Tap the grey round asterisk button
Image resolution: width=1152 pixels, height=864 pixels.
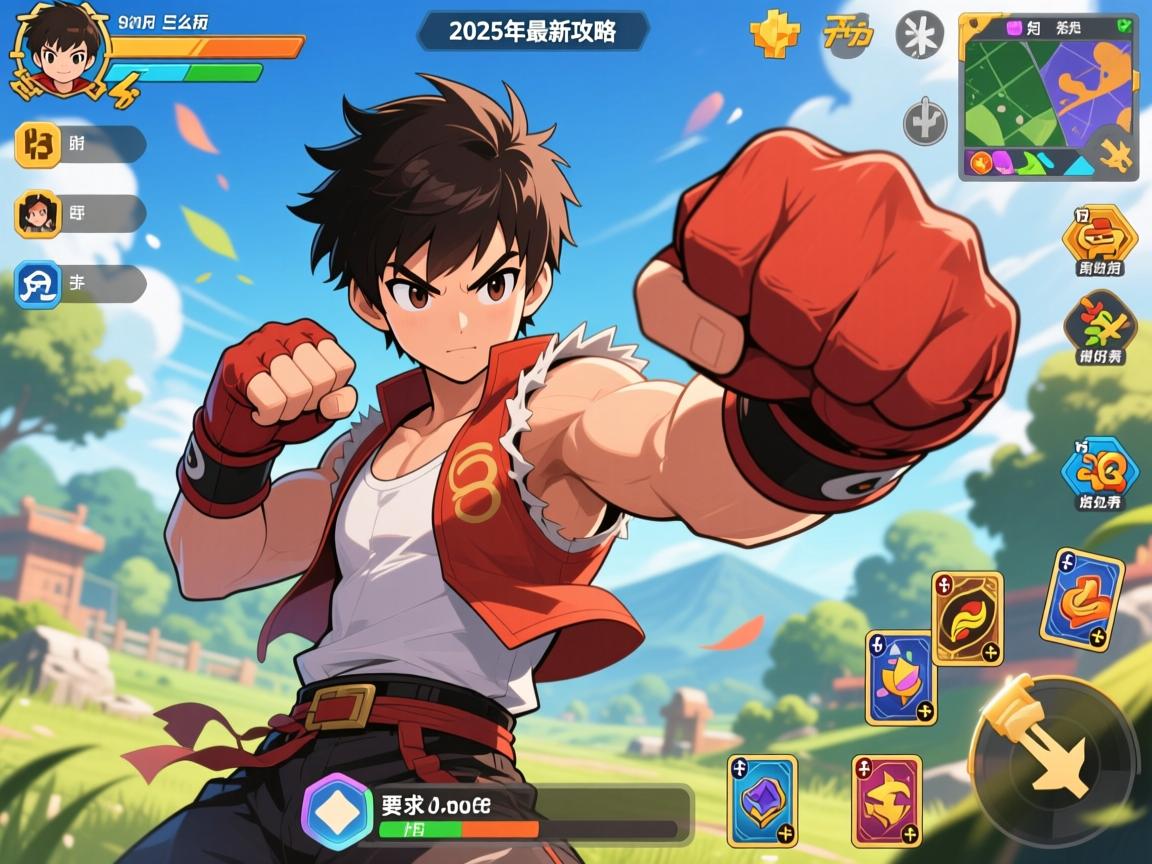pos(919,35)
